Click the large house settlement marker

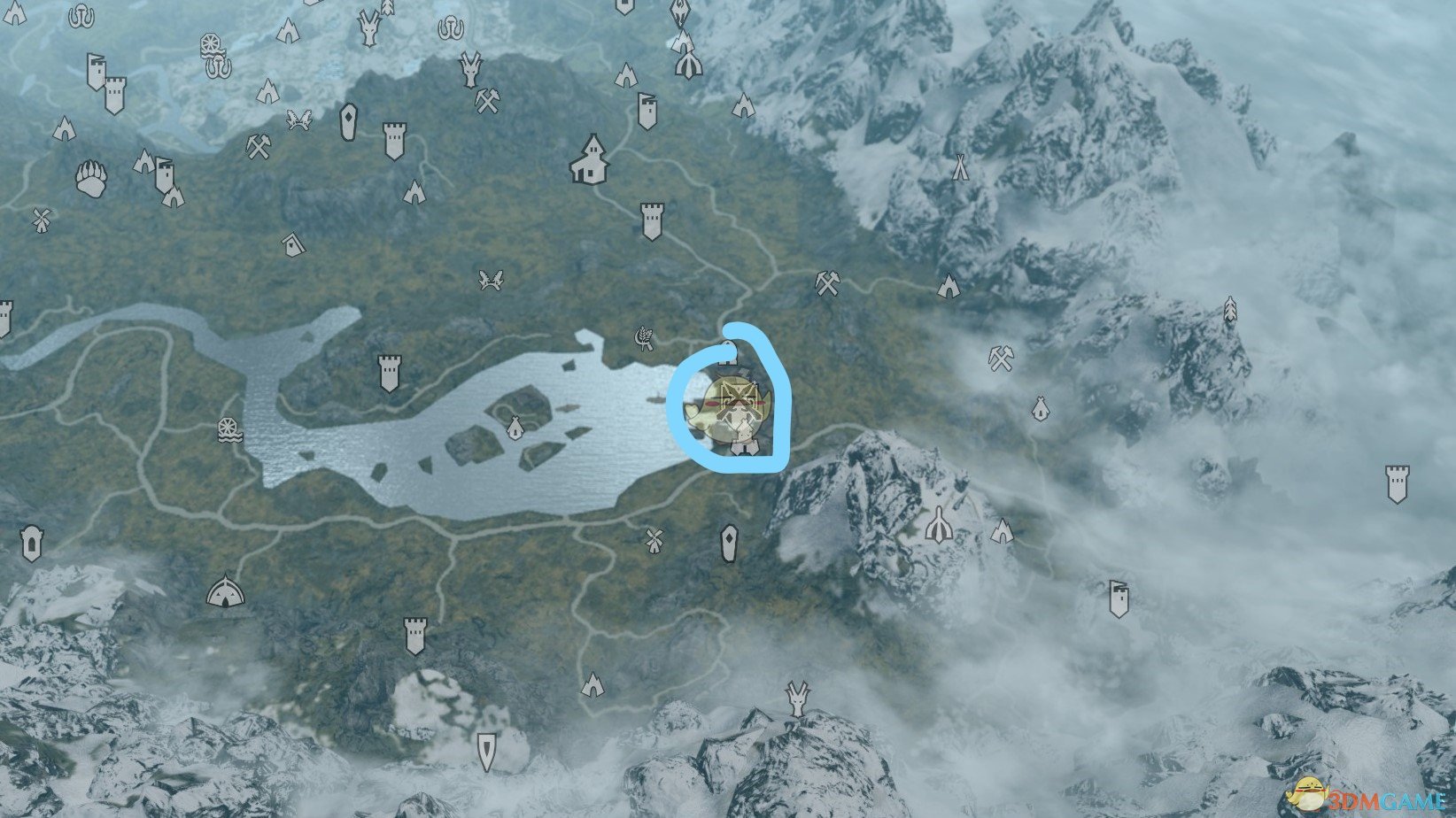click(x=590, y=159)
